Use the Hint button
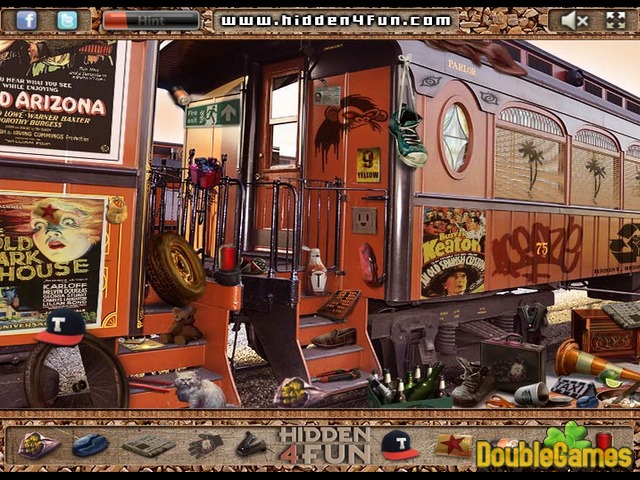Image resolution: width=640 pixels, height=480 pixels. click(x=151, y=20)
